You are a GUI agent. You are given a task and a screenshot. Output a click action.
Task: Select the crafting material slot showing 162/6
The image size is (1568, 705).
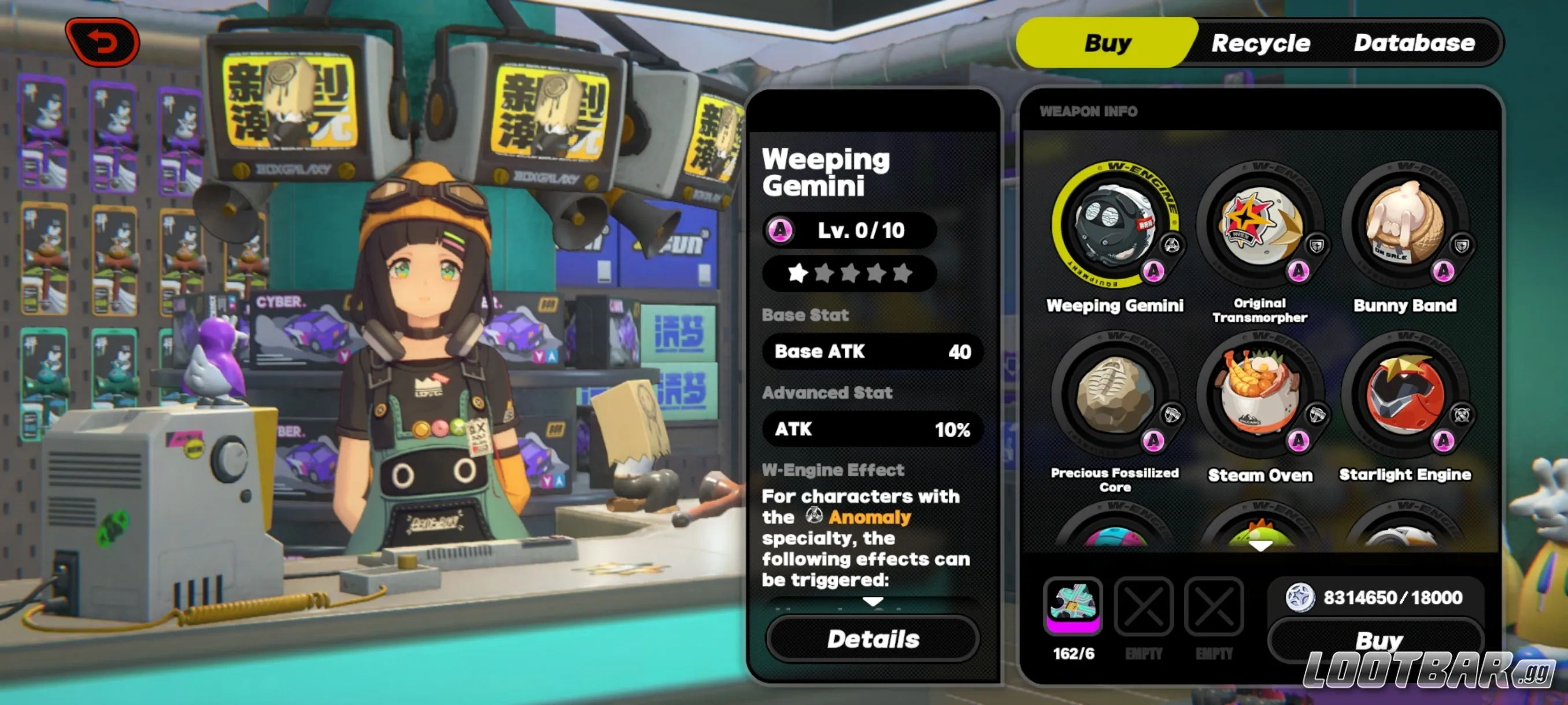click(1073, 606)
